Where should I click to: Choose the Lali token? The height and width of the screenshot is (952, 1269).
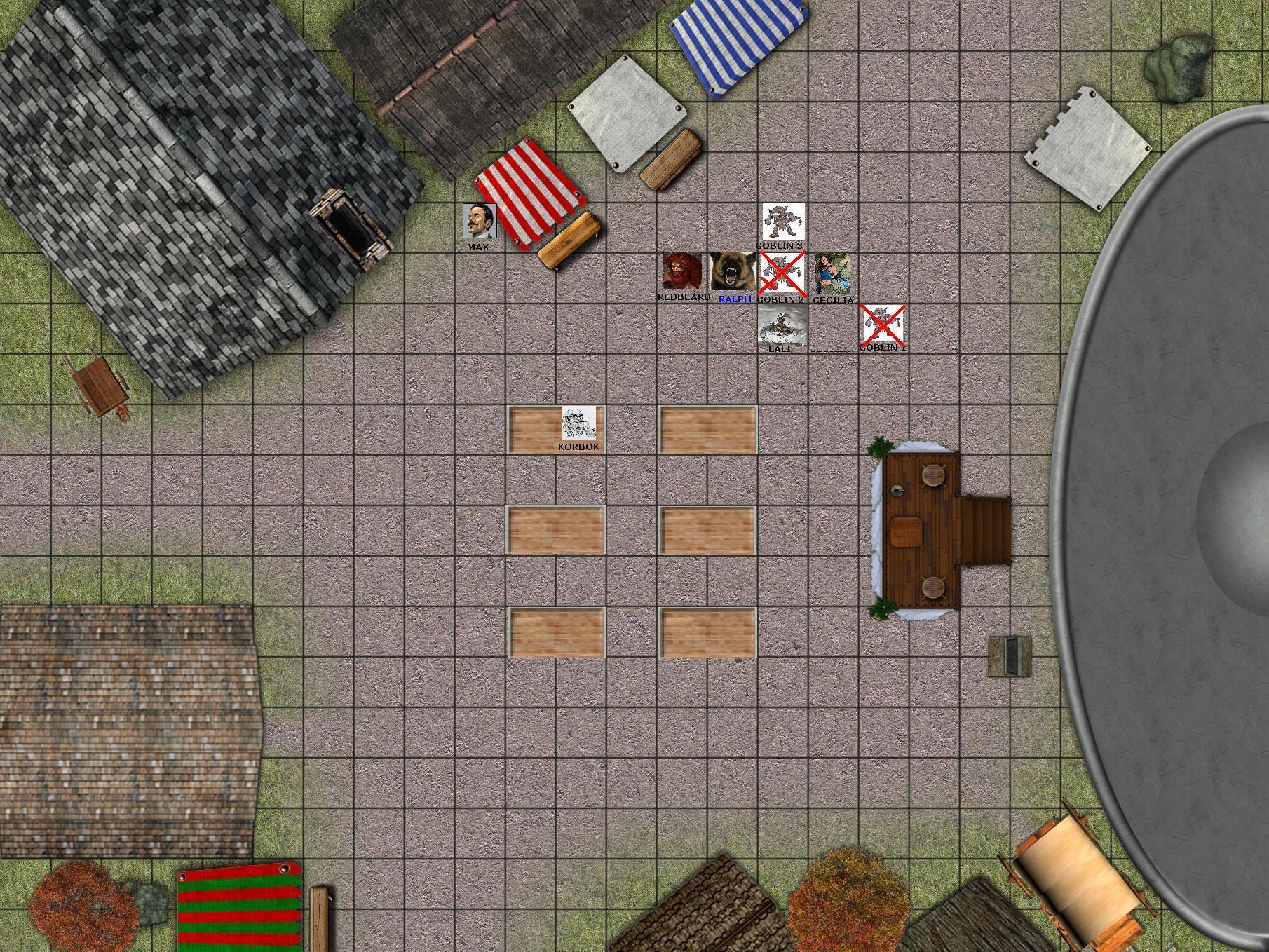coord(782,324)
